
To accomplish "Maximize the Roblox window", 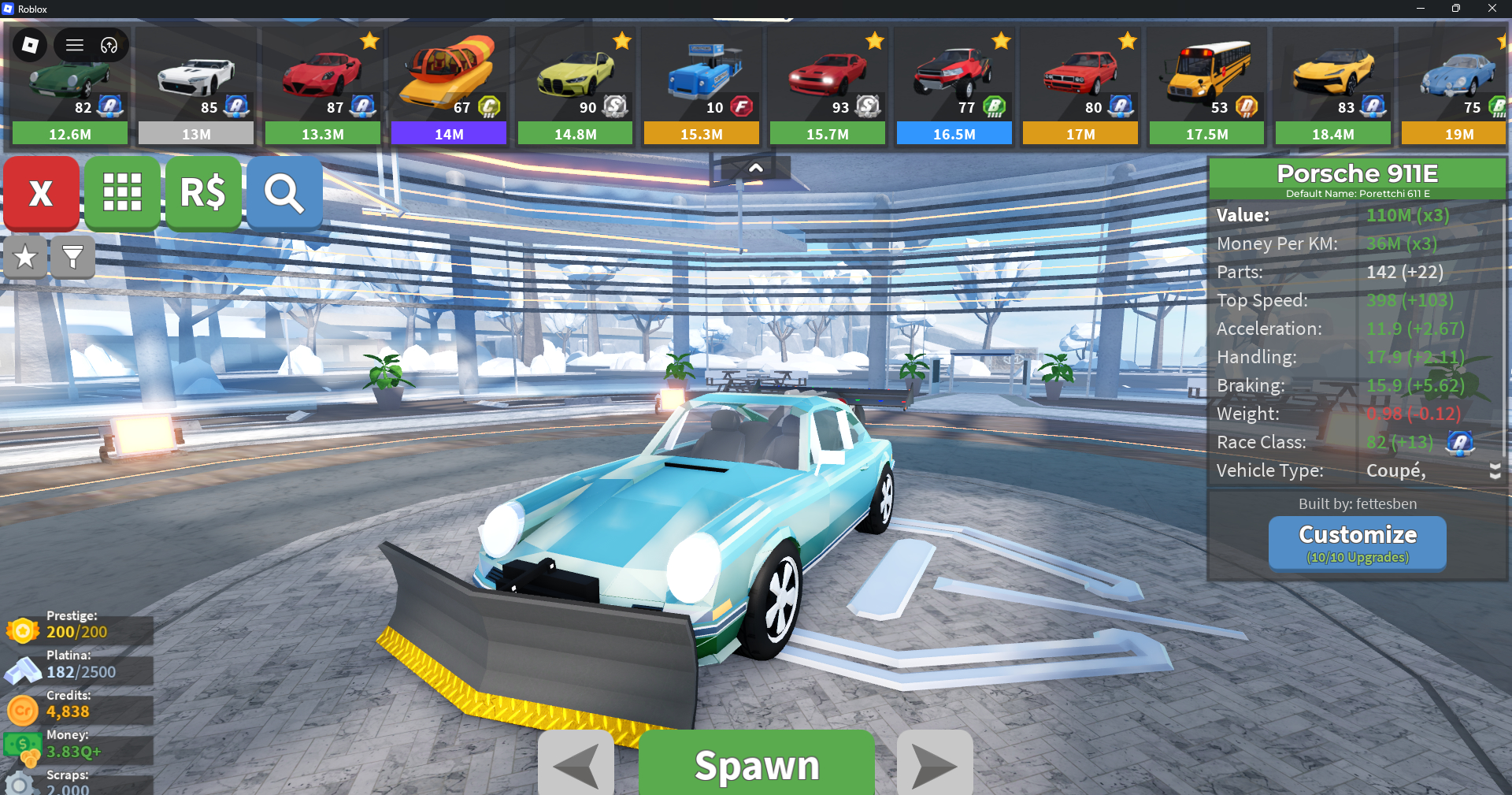I will click(x=1455, y=9).
